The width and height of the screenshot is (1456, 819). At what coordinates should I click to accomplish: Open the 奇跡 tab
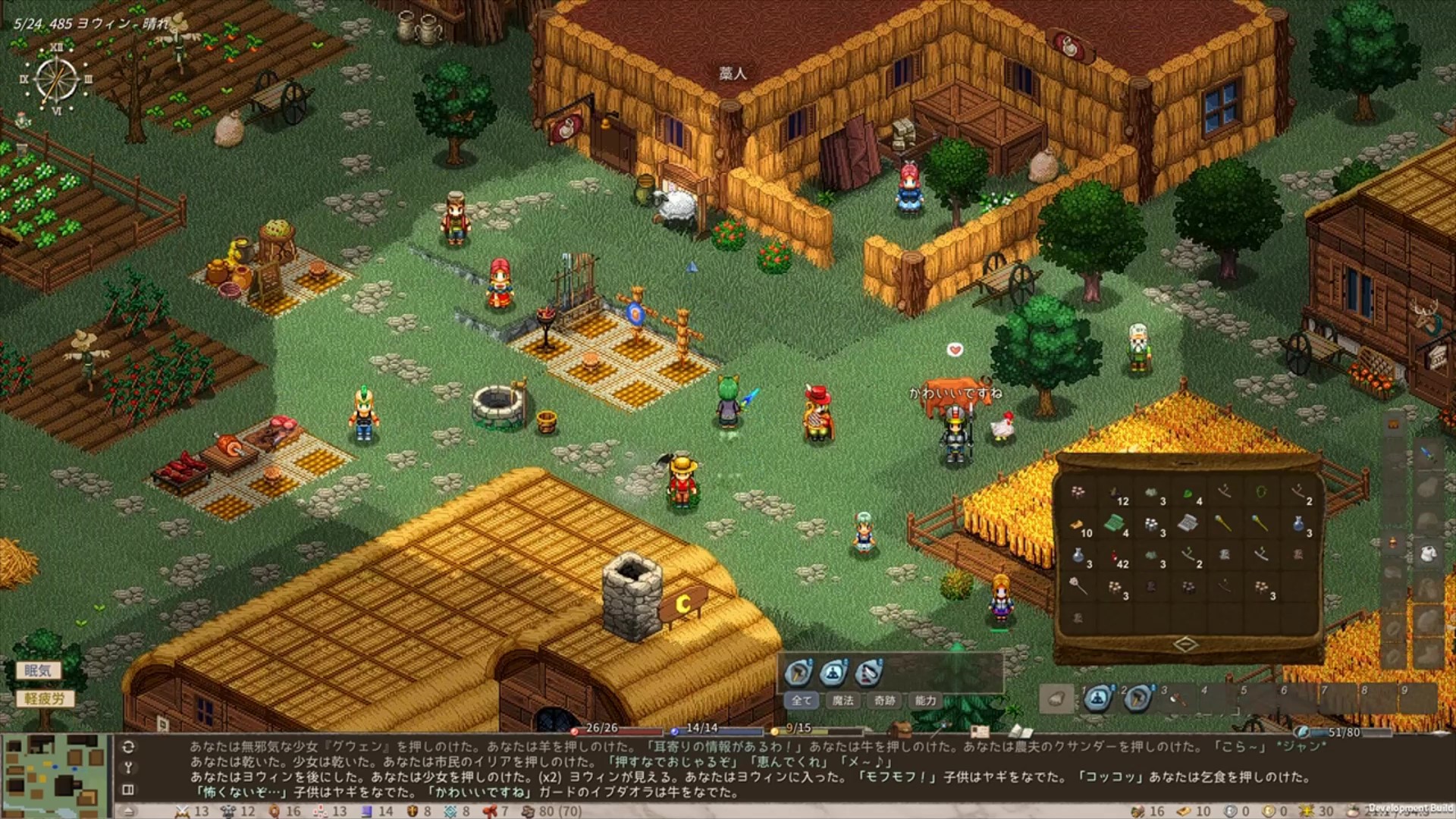click(x=884, y=701)
